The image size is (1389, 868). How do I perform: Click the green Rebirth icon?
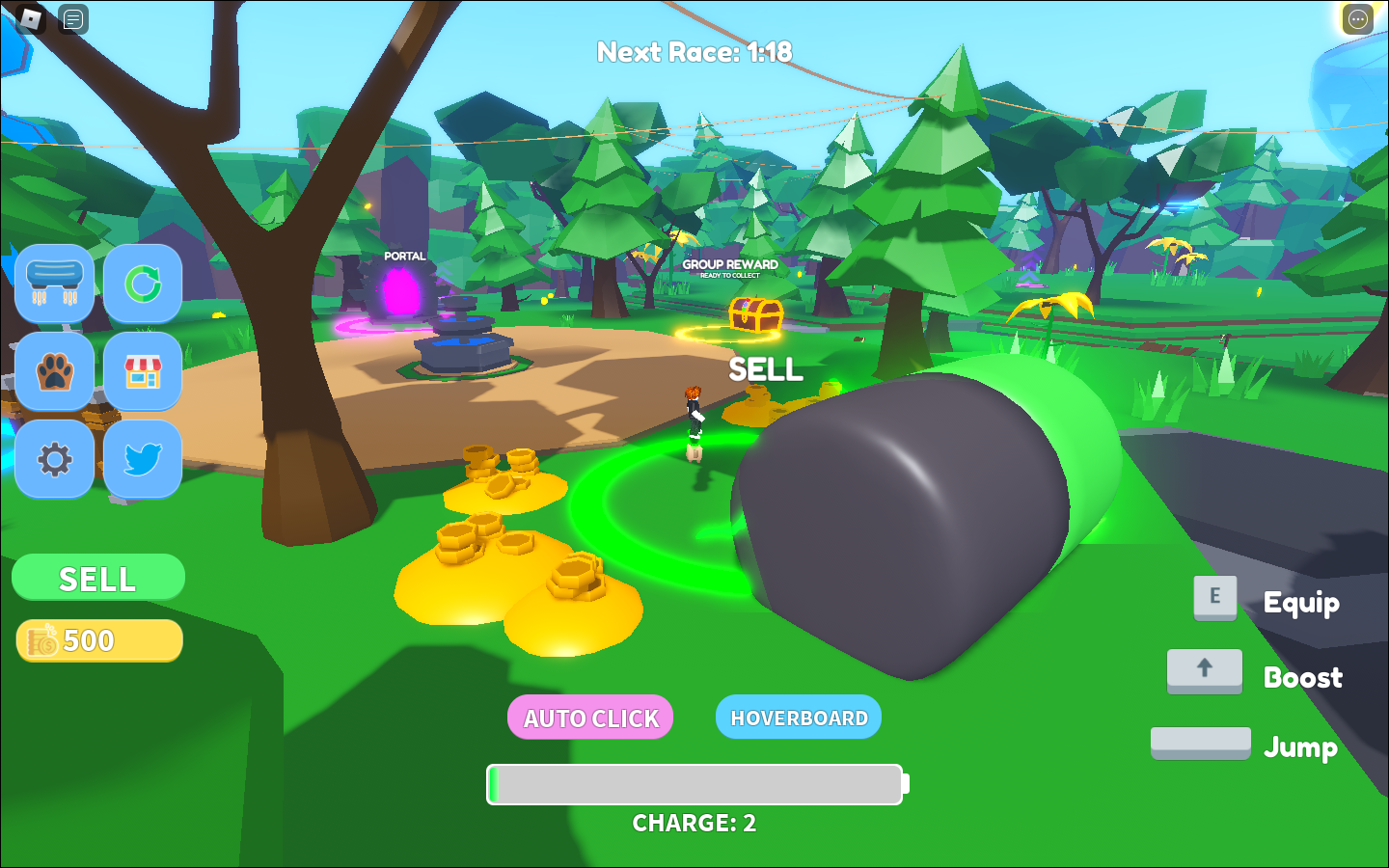point(143,285)
